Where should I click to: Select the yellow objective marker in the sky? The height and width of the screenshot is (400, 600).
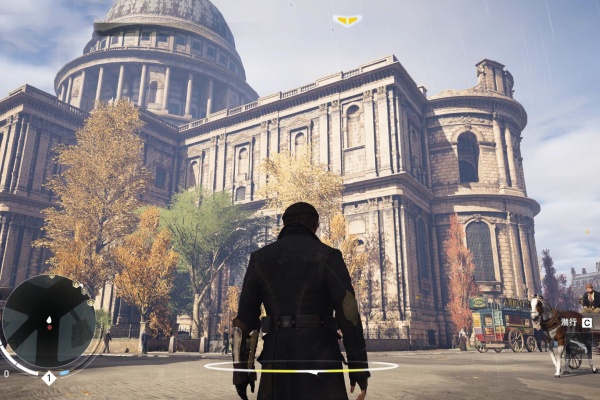[347, 19]
